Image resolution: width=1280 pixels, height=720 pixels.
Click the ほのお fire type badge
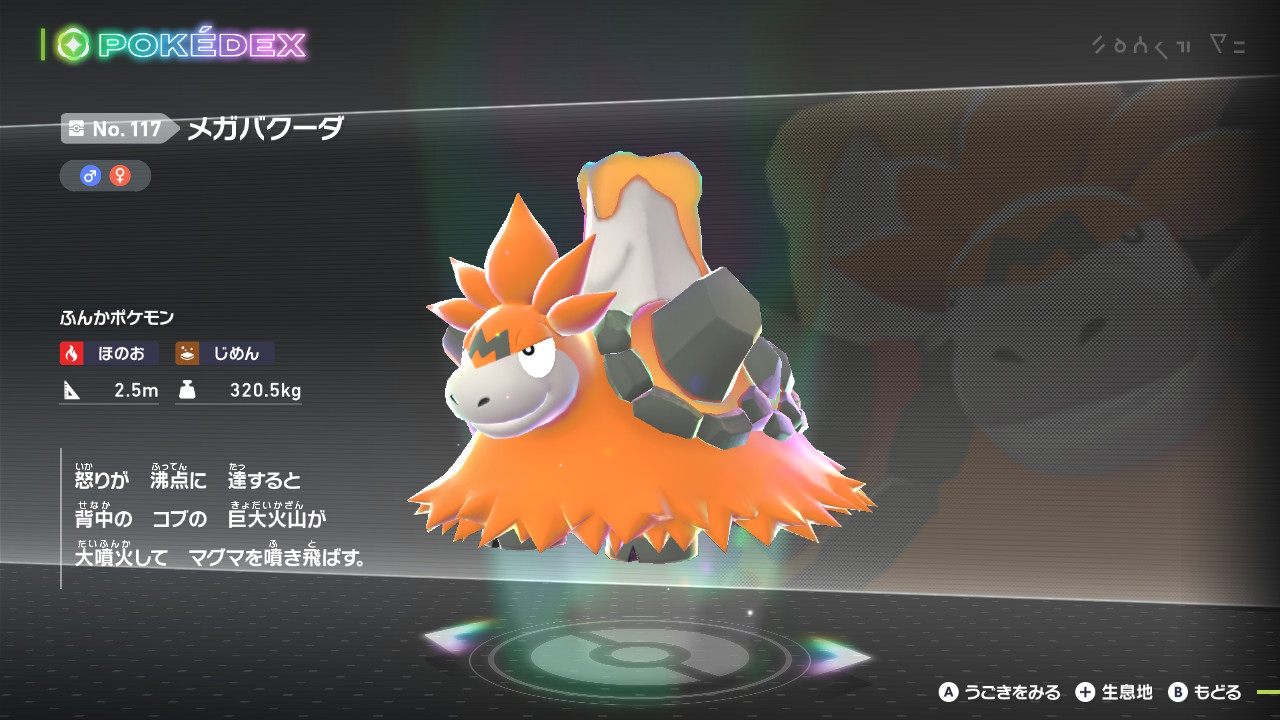[x=109, y=353]
